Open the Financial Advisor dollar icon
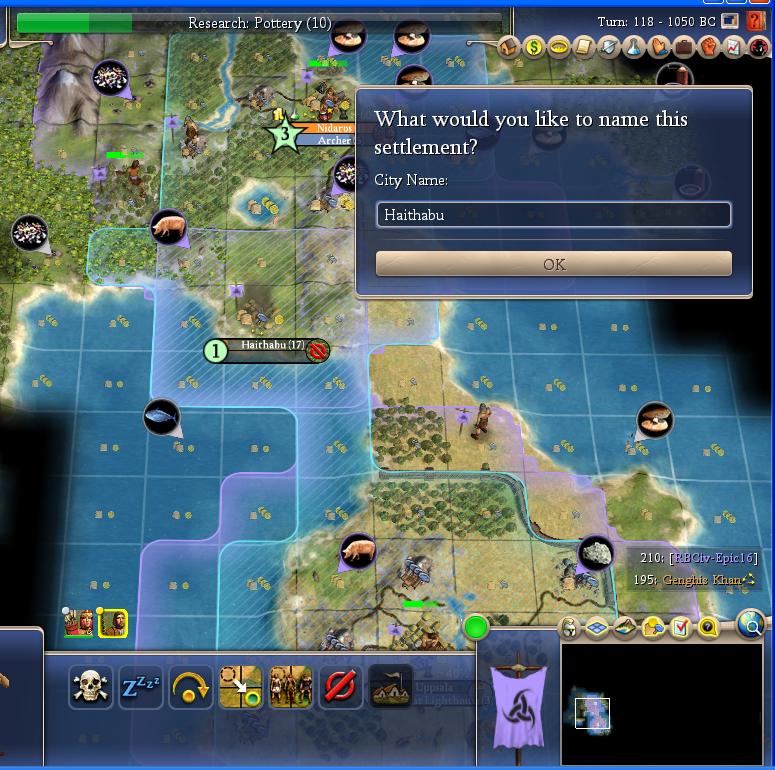775x770 pixels. point(534,47)
